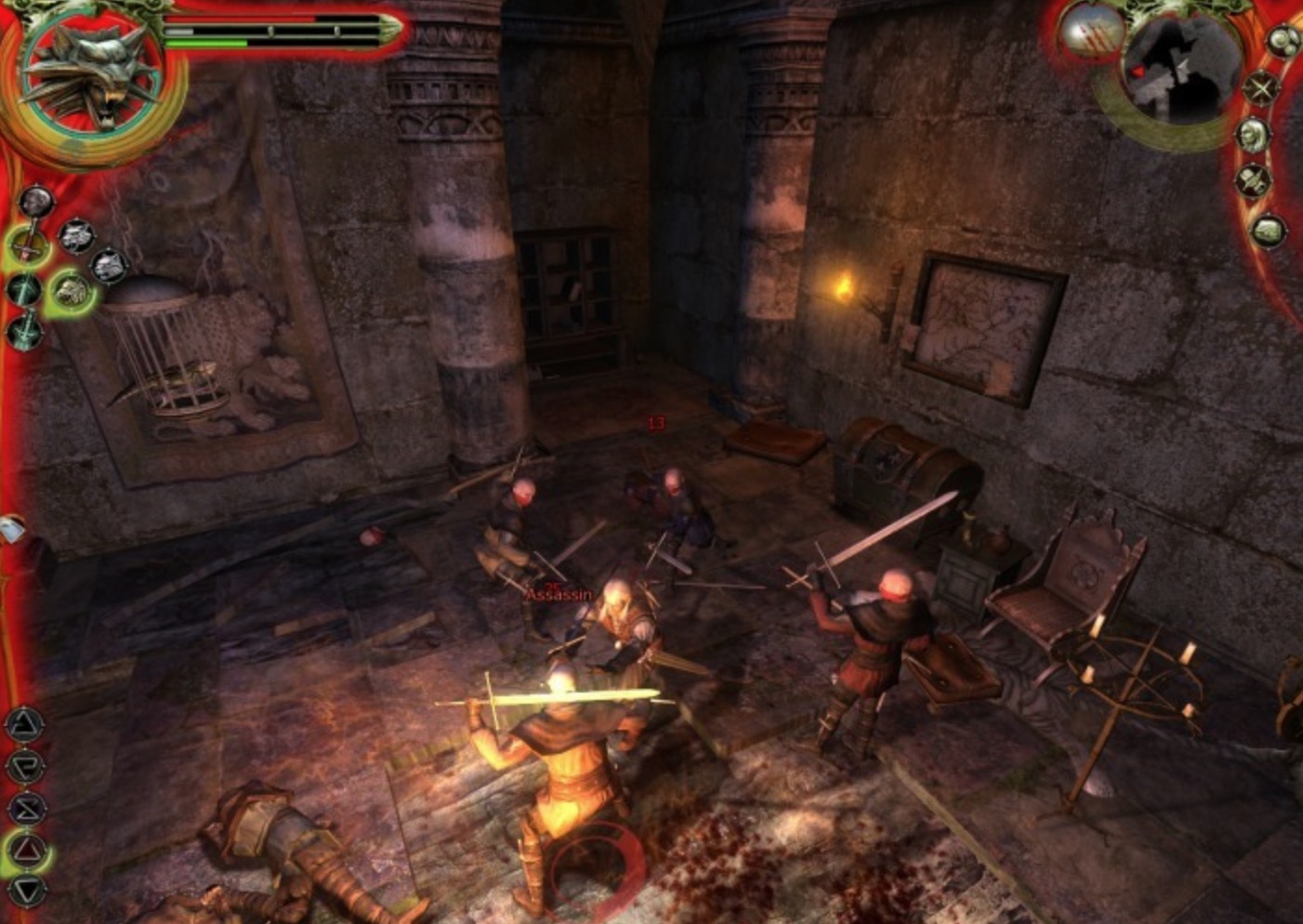Choose the Axii sign with hooked triangle
Screen dimensions: 1303x924
26,766
